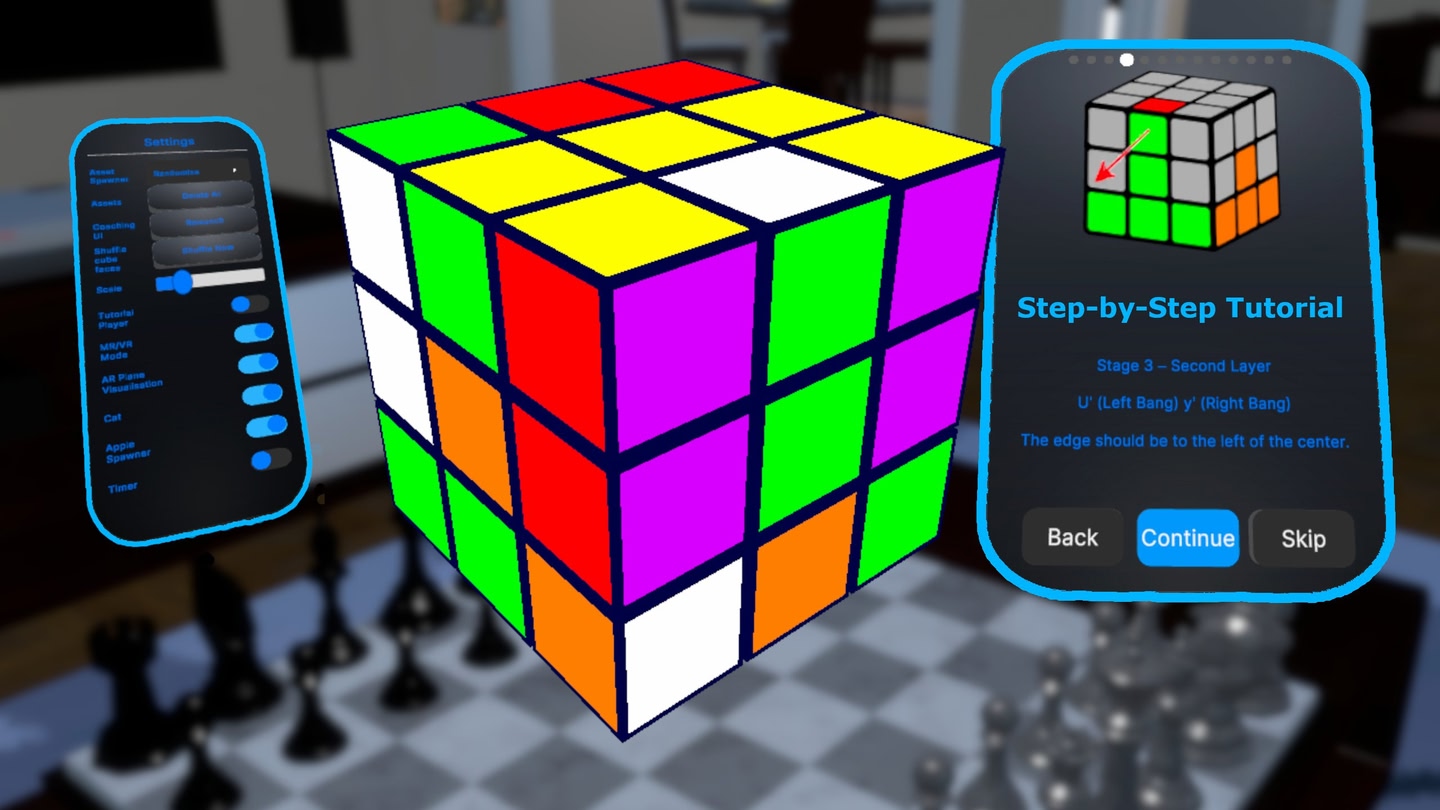Skip the Second Layer tutorial stage
This screenshot has width=1440, height=810.
pyautogui.click(x=1302, y=539)
